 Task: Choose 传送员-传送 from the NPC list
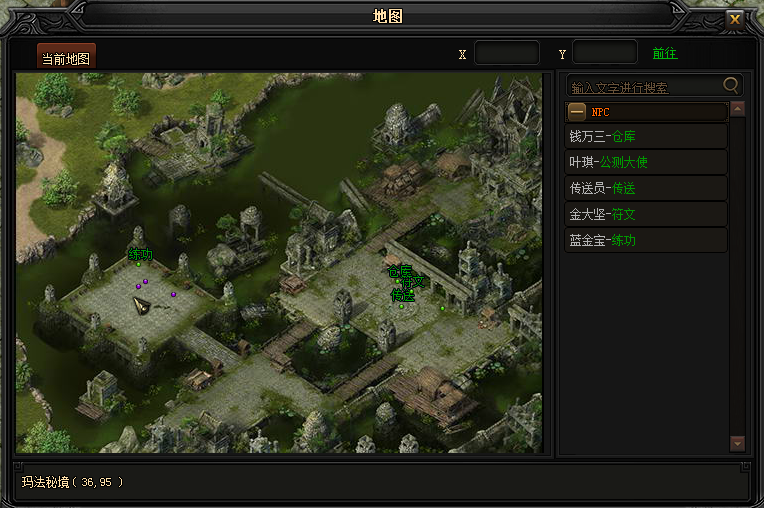pos(645,188)
